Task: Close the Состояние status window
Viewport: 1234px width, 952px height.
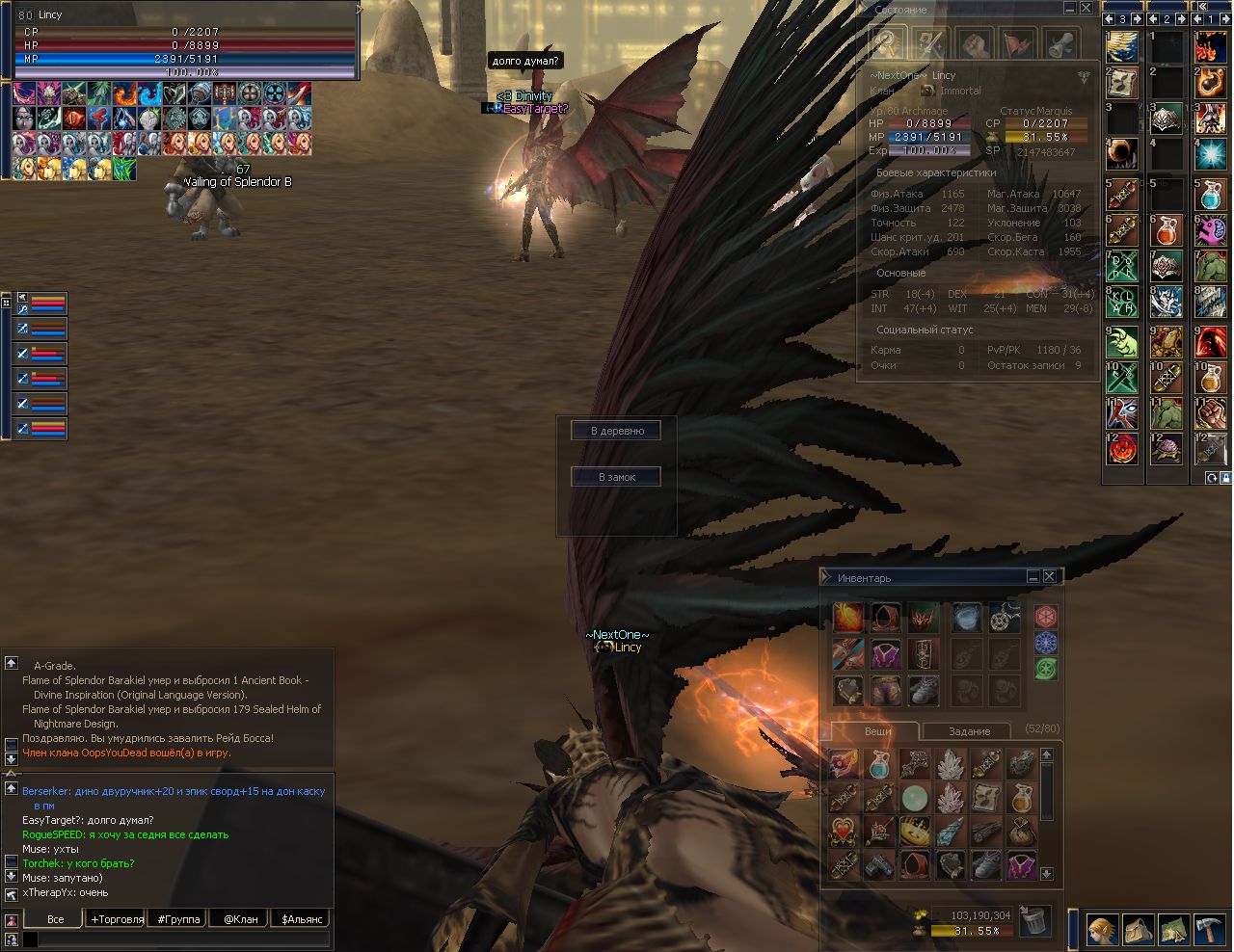Action: coord(1086,9)
